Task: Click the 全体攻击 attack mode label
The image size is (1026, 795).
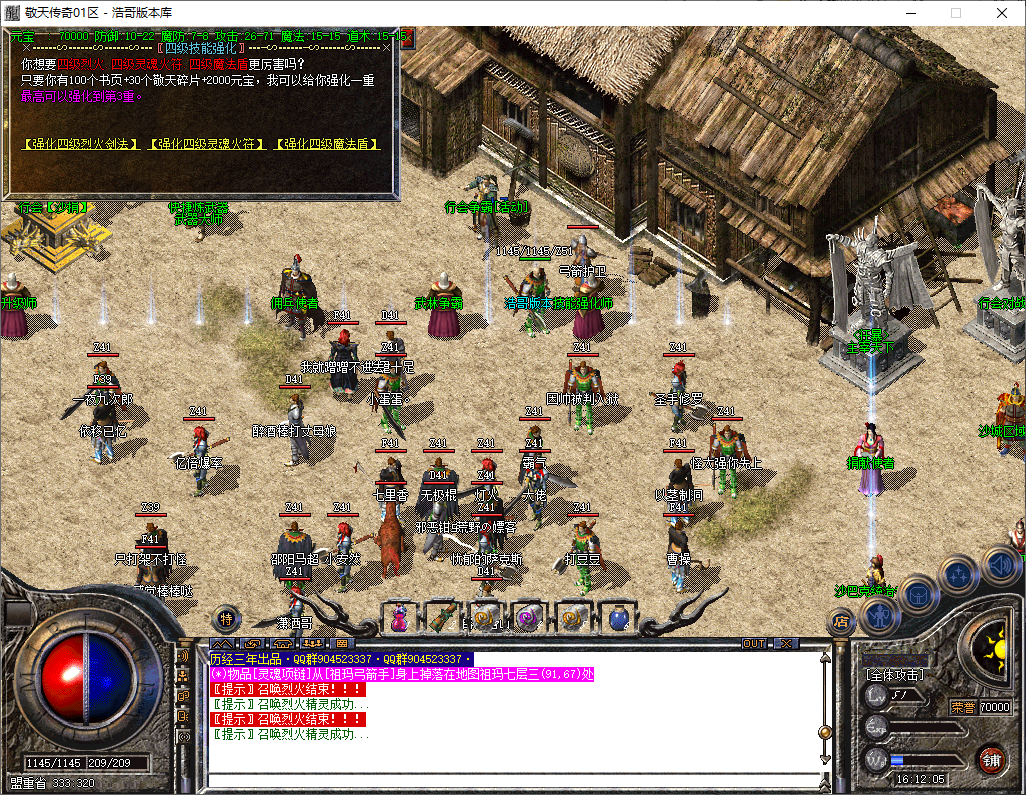Action: point(895,676)
